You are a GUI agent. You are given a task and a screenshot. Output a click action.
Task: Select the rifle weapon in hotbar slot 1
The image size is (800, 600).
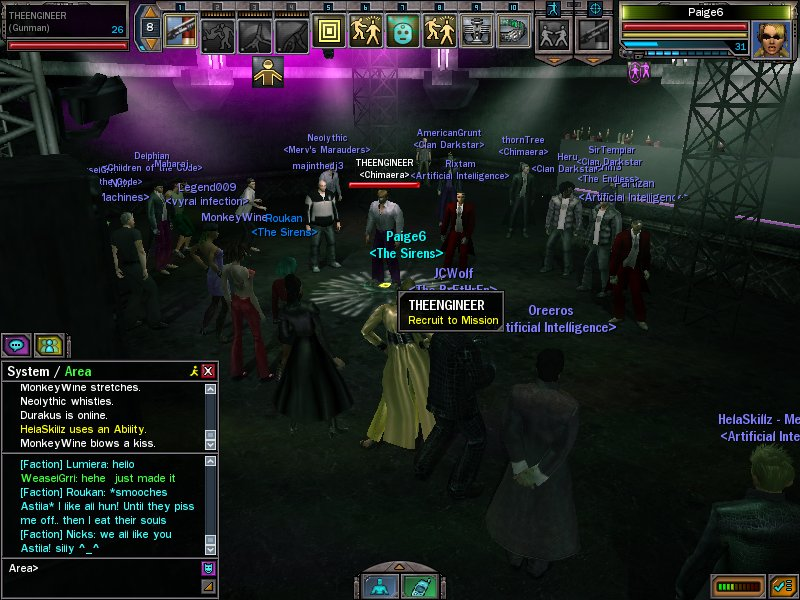(179, 33)
